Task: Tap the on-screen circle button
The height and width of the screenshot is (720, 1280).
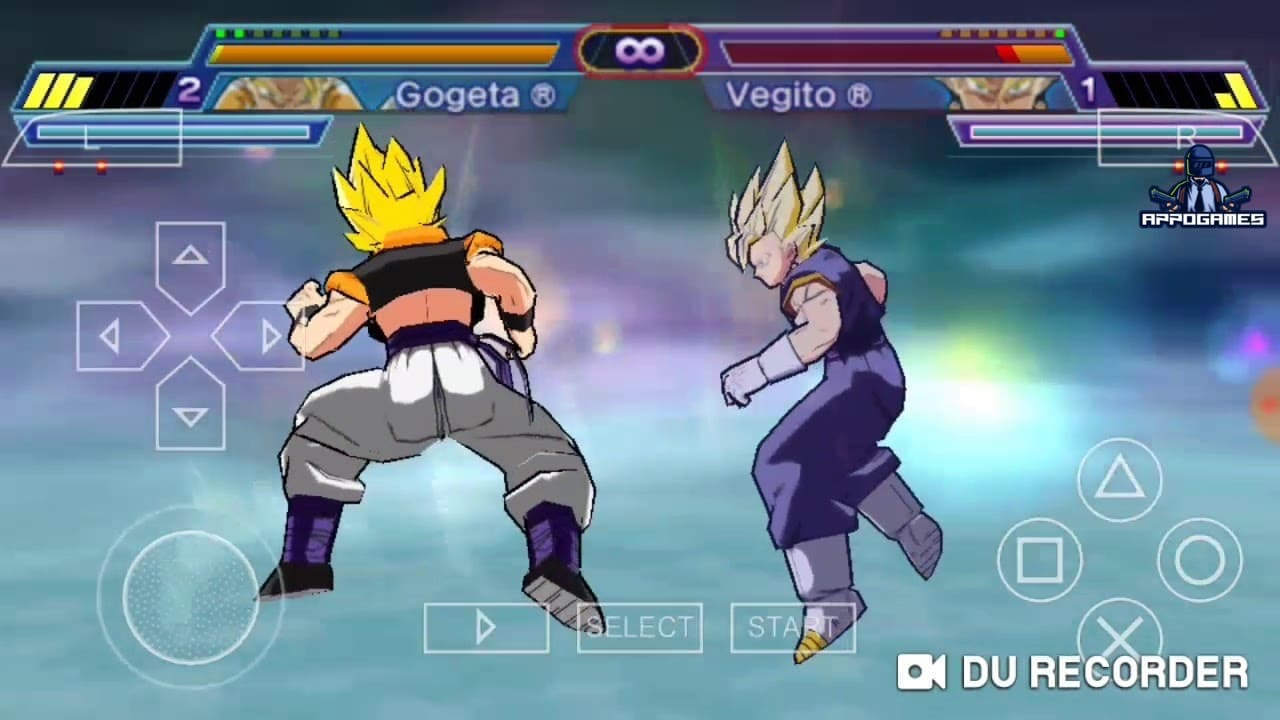Action: (1199, 560)
